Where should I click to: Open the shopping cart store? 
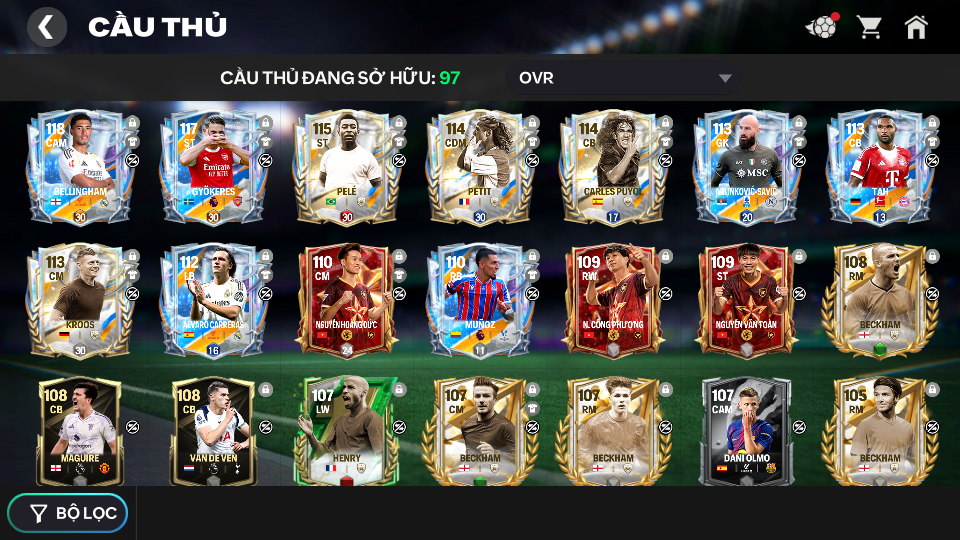tap(869, 27)
